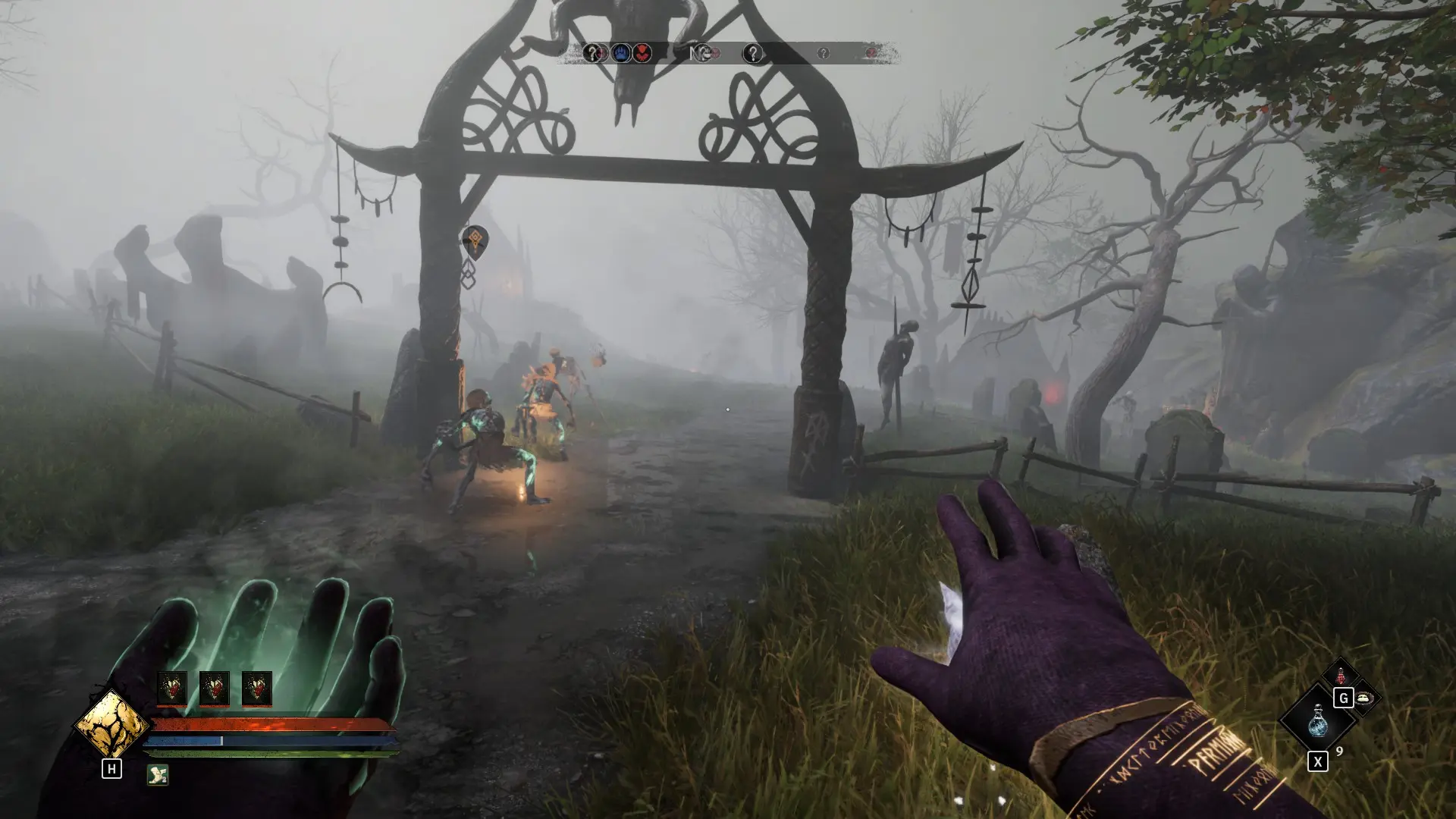Select the blue mana potion slot
The image size is (1456, 819).
pos(1317,720)
